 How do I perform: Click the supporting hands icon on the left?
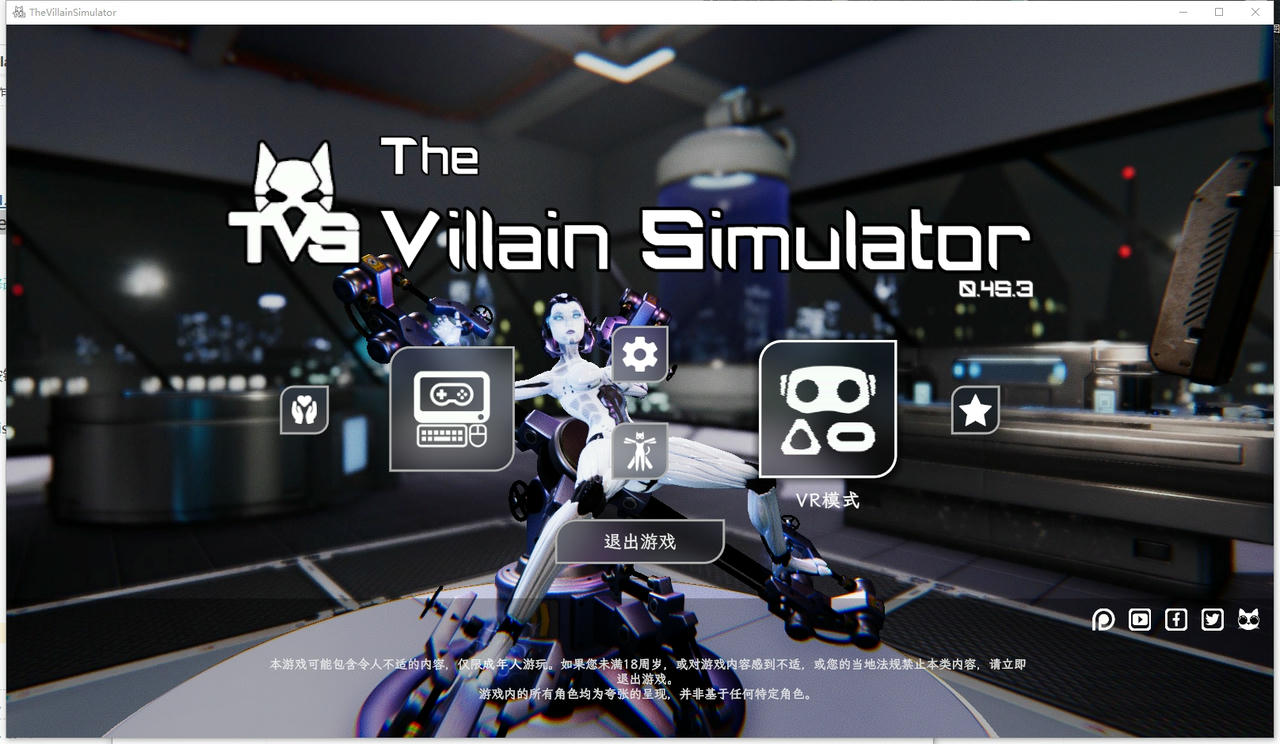304,410
